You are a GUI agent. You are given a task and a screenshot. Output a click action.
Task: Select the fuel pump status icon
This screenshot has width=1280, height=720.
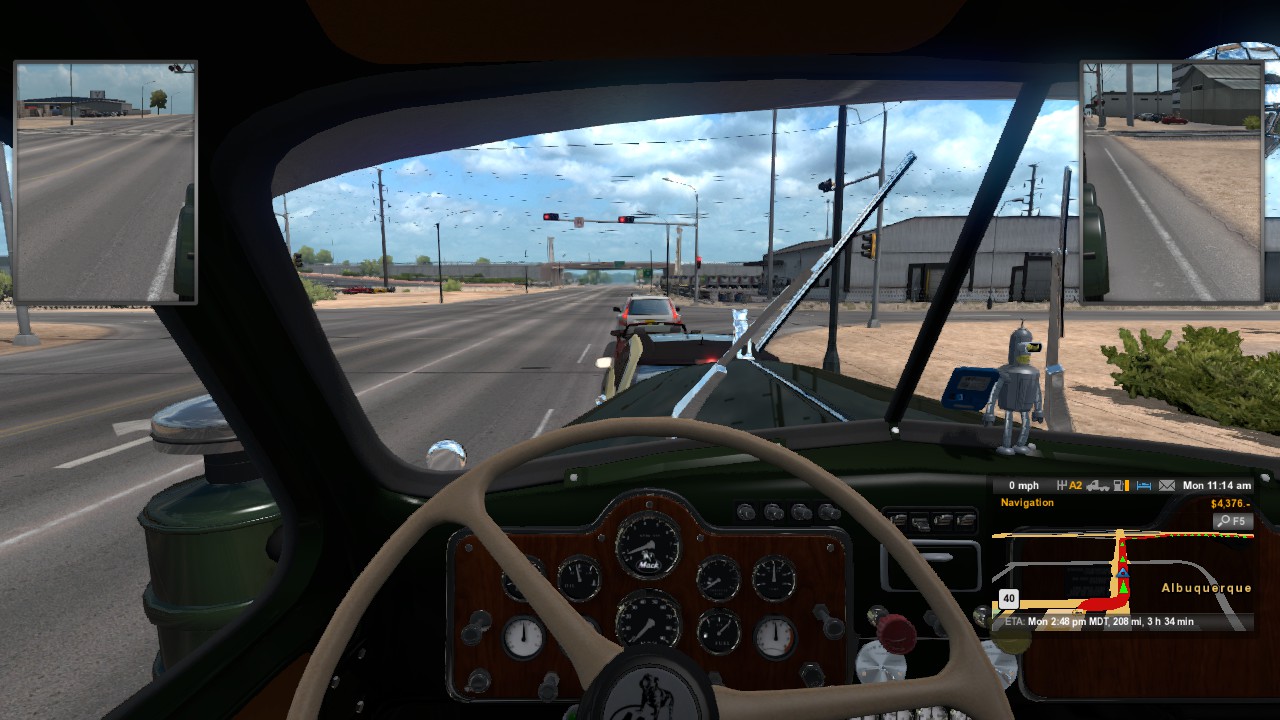coord(1120,486)
